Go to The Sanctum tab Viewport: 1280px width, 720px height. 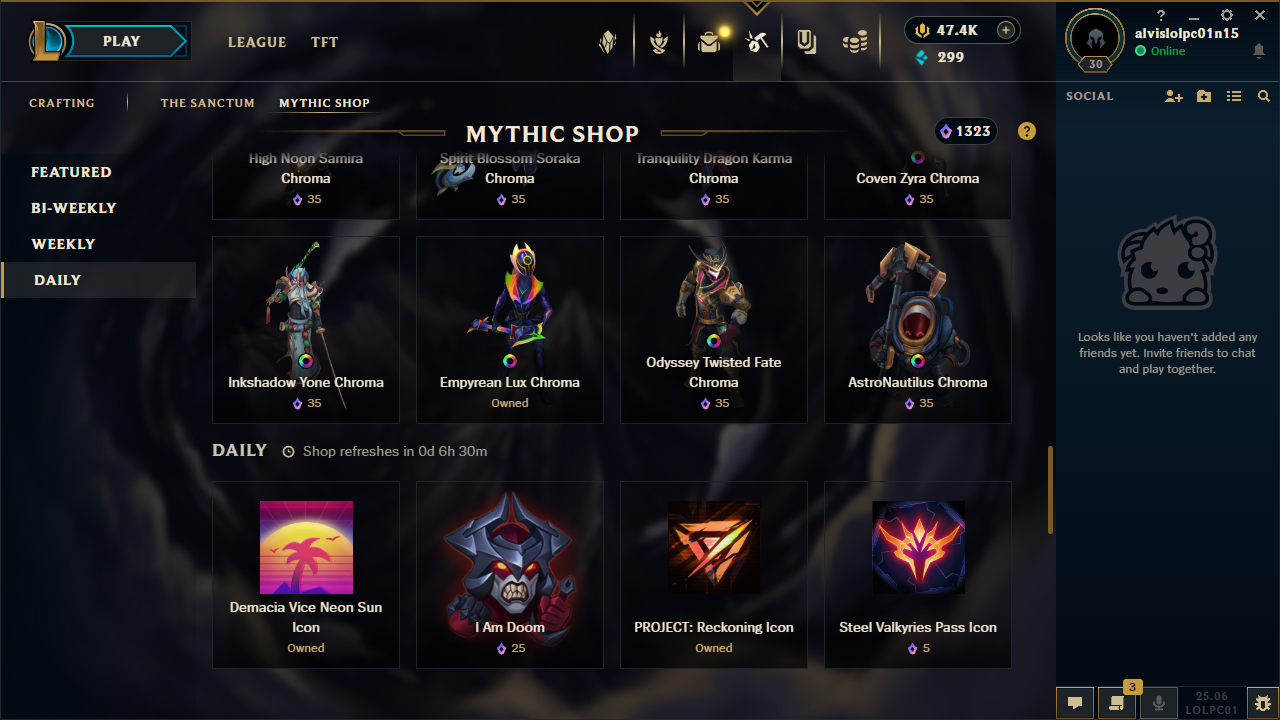pyautogui.click(x=207, y=103)
